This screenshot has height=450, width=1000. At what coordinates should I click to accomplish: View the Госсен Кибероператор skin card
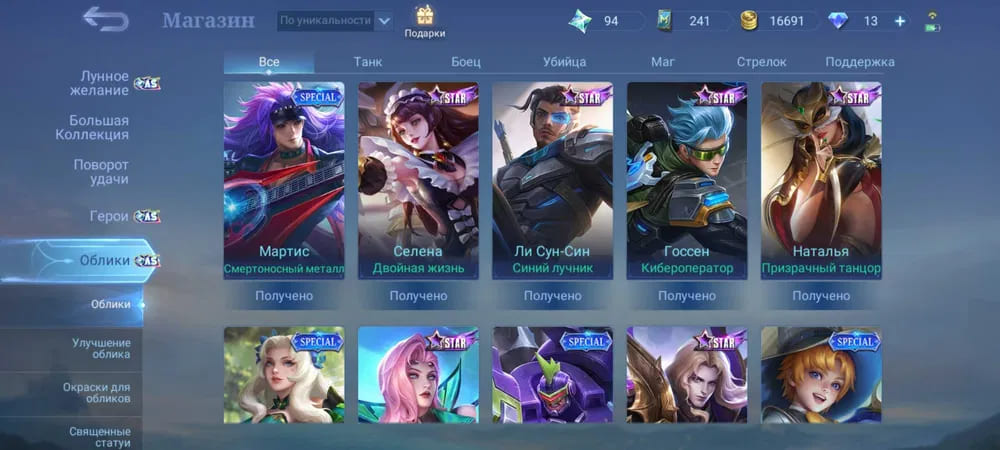tap(687, 180)
